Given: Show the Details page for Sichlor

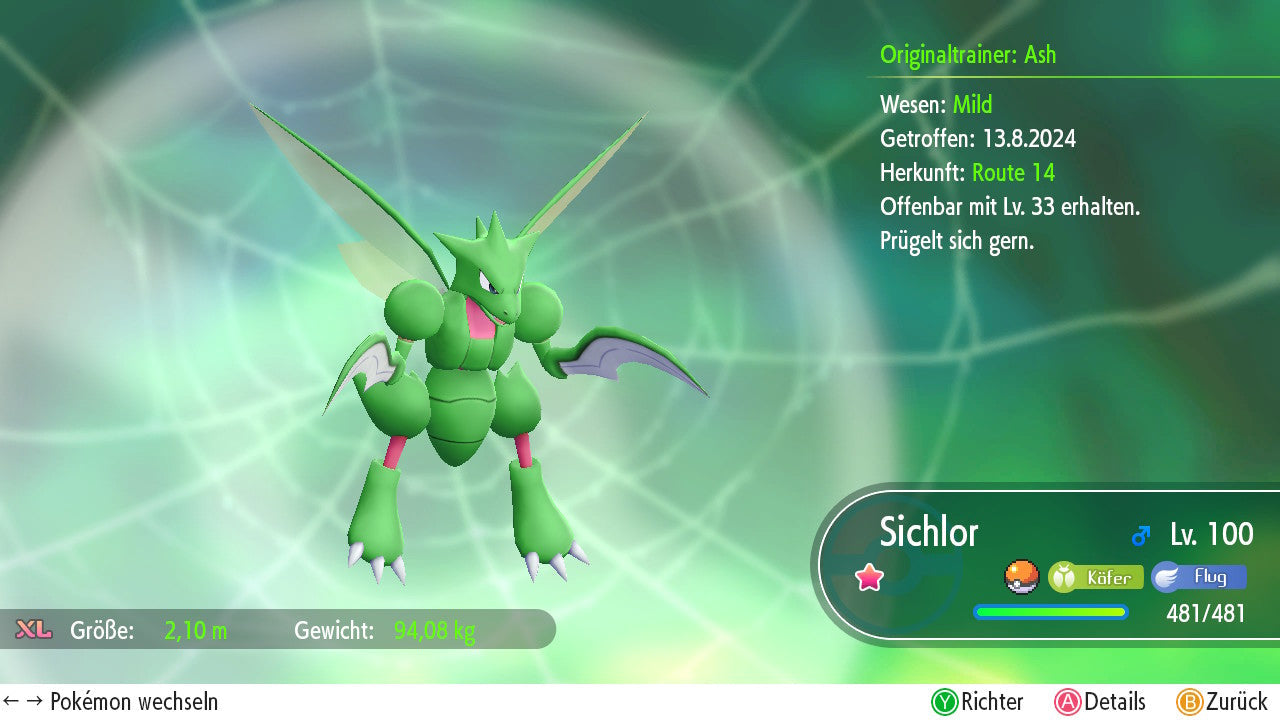Looking at the screenshot, I should [x=1100, y=702].
